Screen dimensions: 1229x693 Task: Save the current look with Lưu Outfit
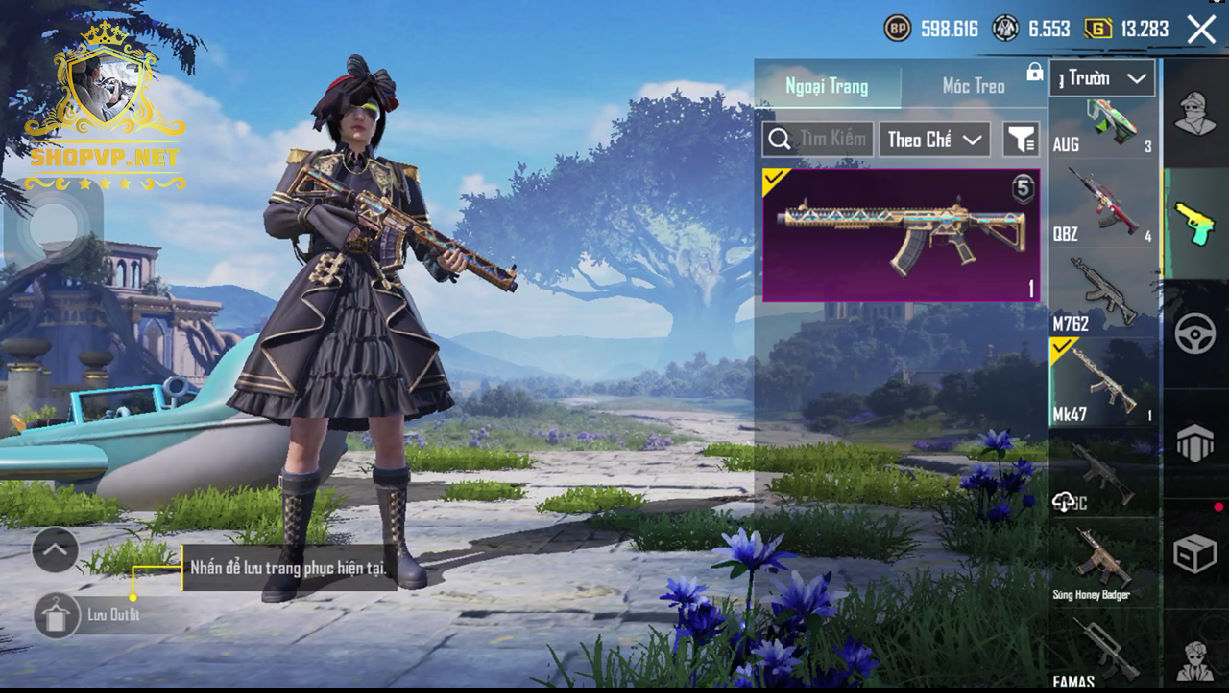tap(58, 615)
